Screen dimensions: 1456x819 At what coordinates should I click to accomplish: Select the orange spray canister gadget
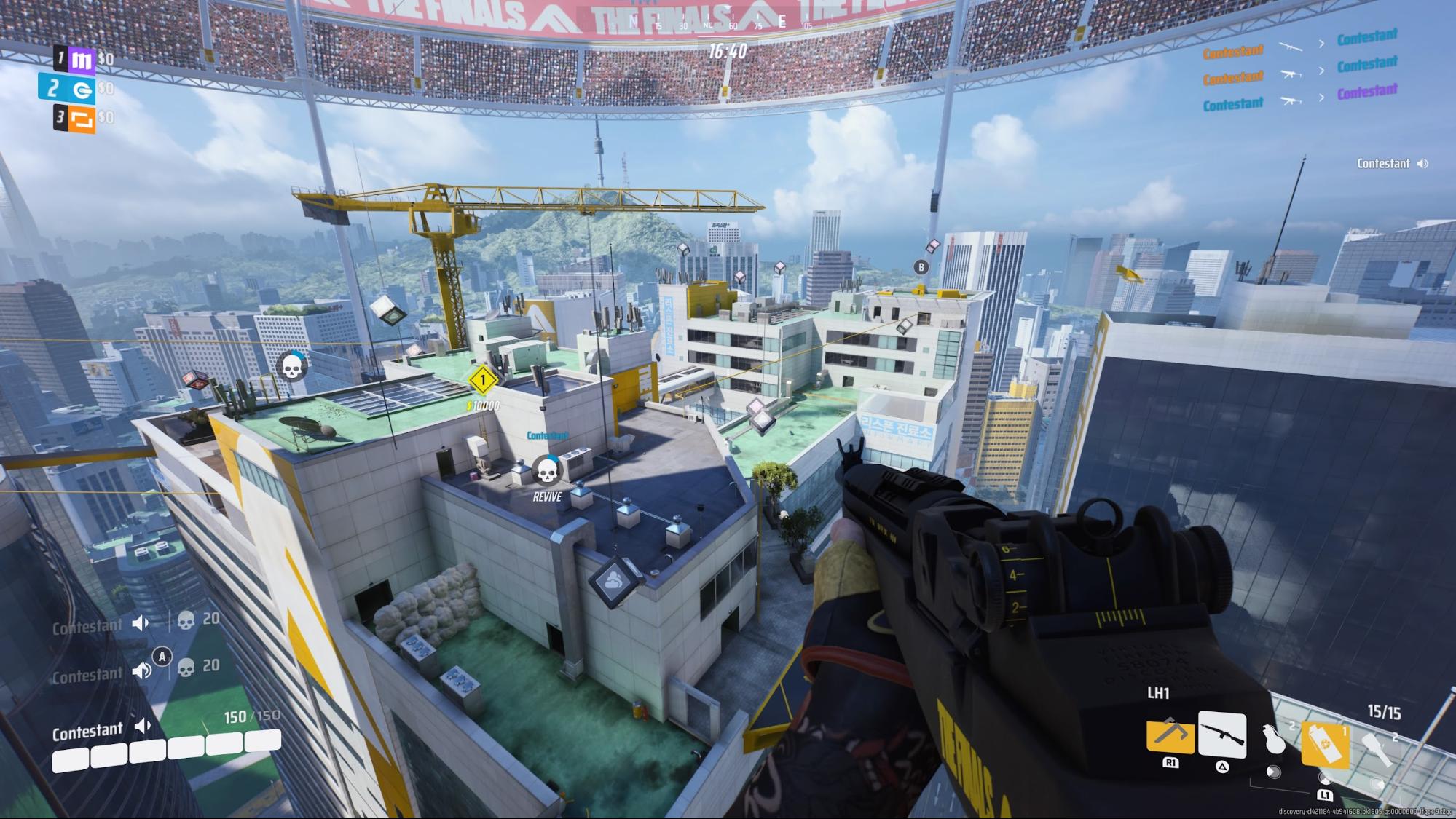pos(1324,745)
